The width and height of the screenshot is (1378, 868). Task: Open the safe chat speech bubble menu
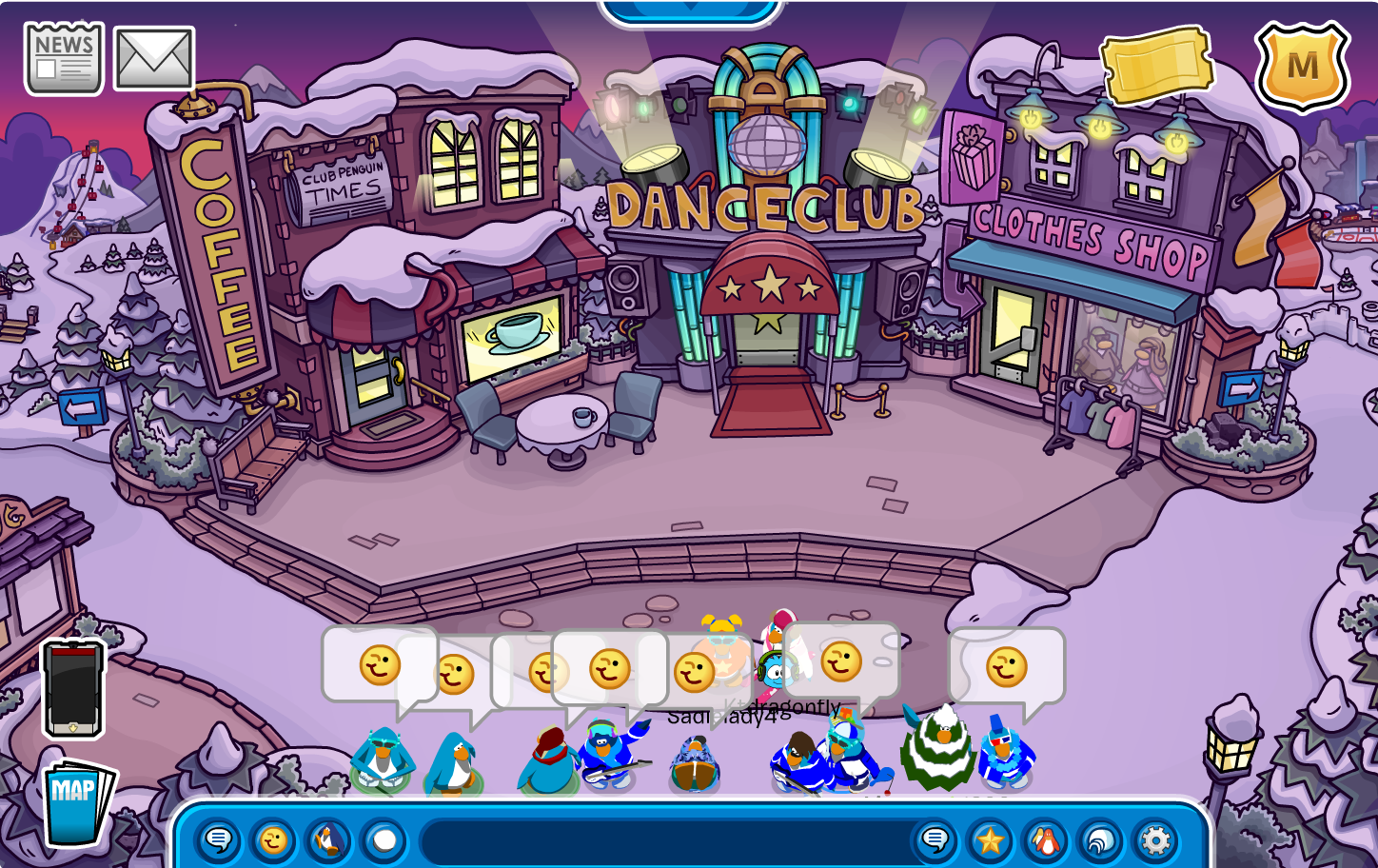(x=219, y=840)
